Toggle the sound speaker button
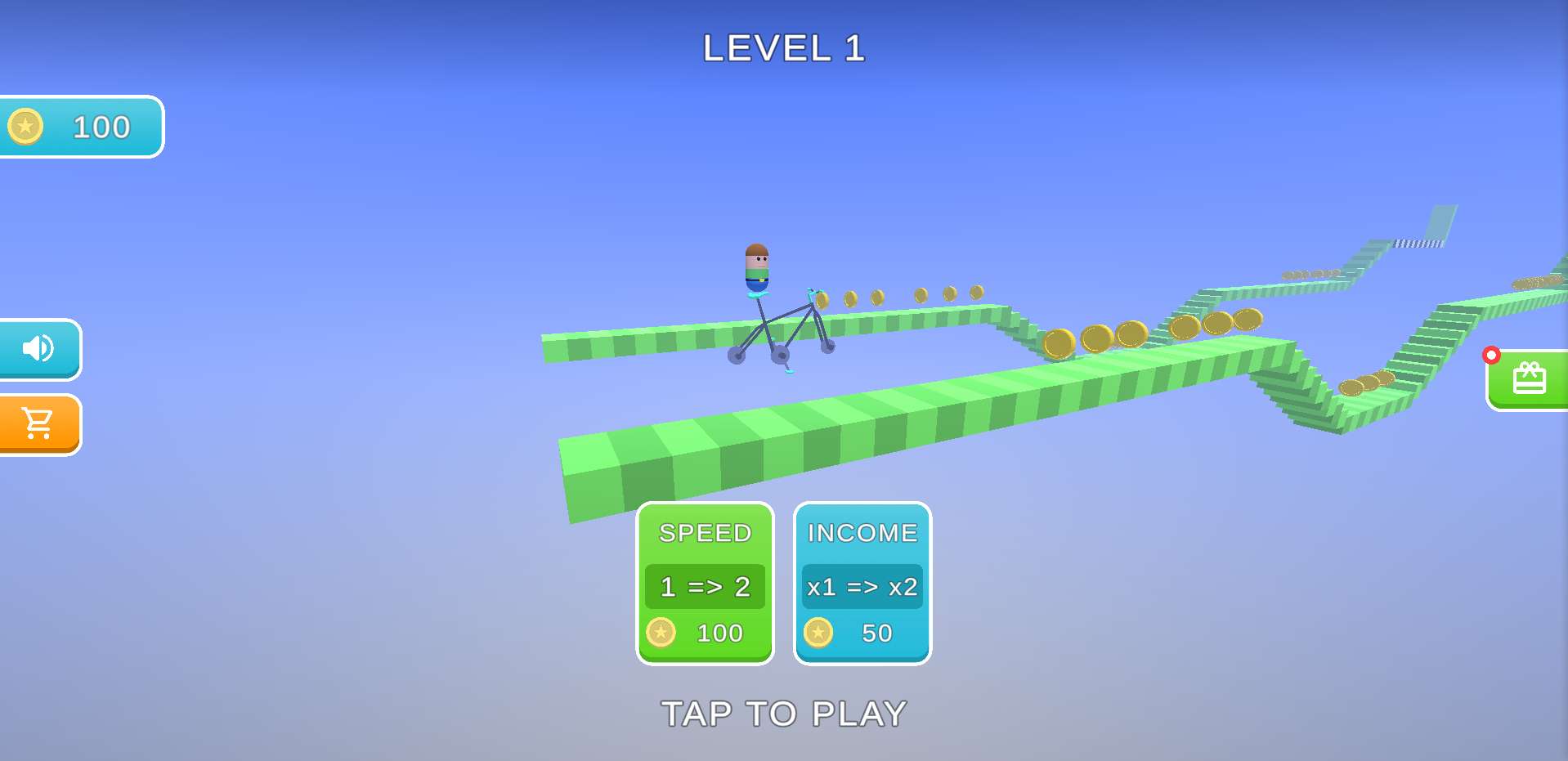 click(38, 349)
